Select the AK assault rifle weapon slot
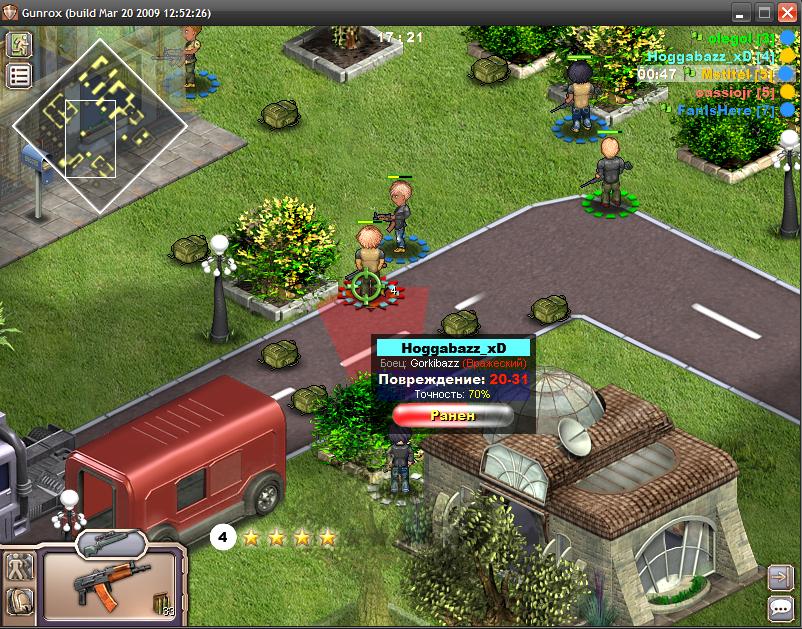802x629 pixels. [x=108, y=582]
